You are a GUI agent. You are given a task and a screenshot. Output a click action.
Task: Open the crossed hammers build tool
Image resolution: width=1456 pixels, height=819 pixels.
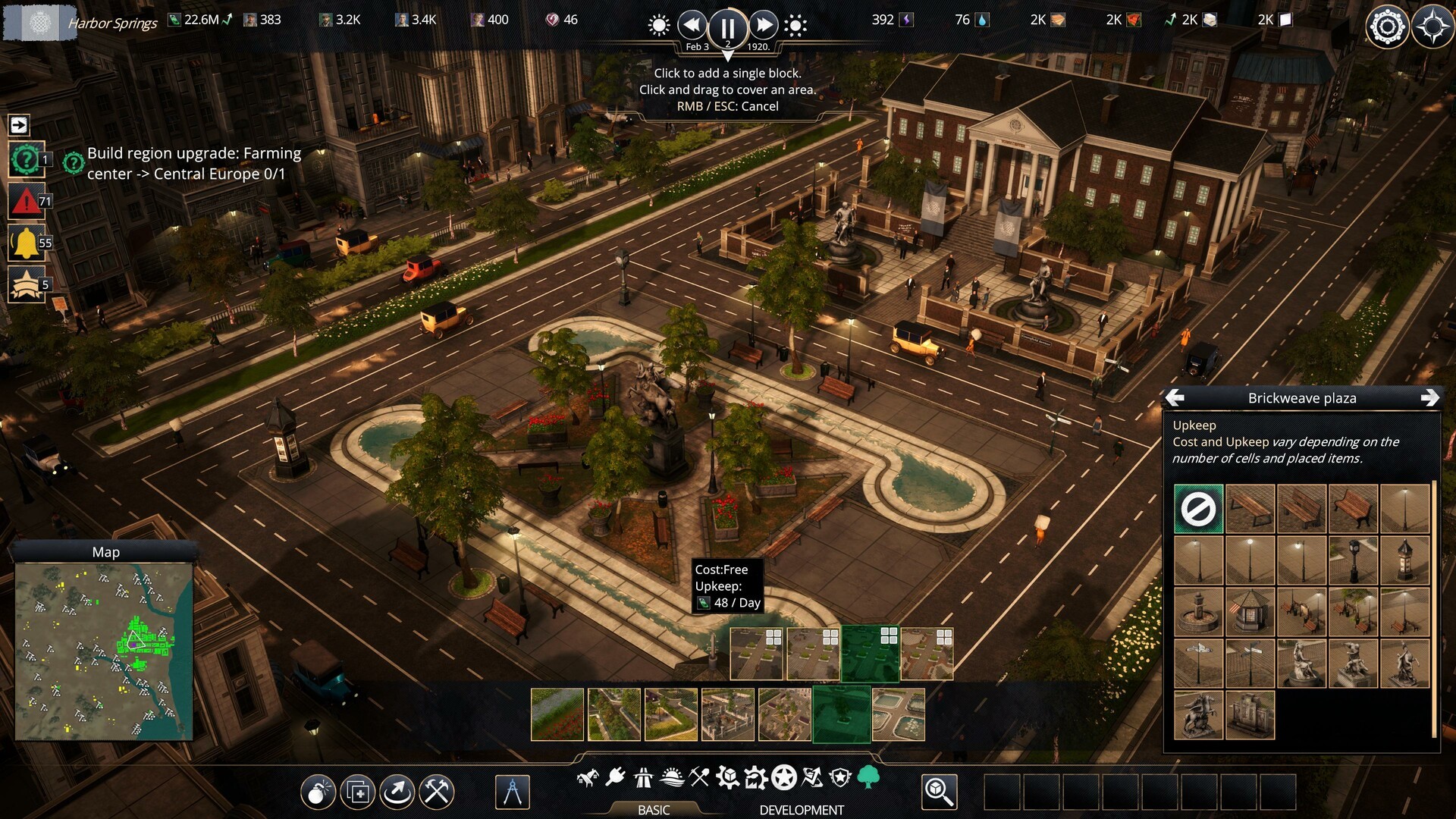[x=437, y=792]
